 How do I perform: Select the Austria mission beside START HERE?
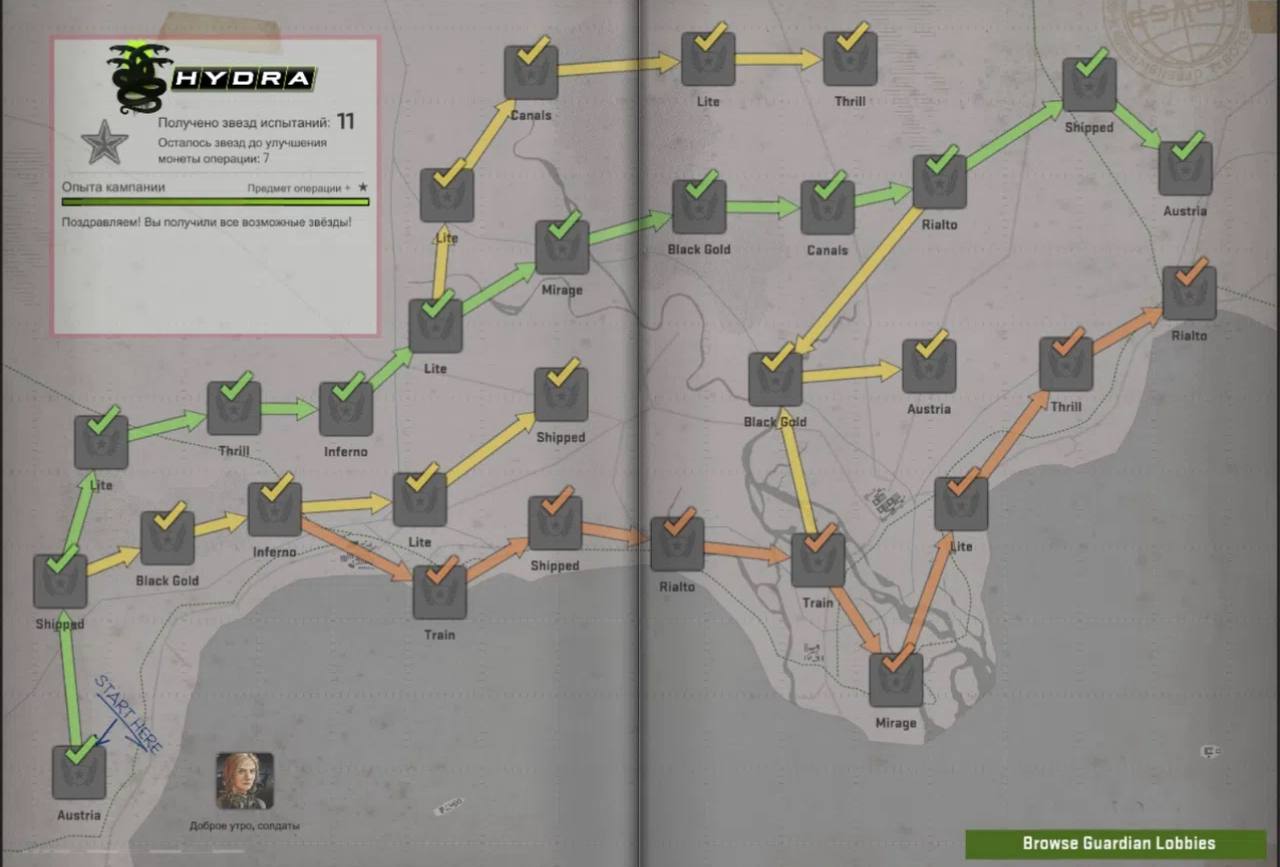click(79, 771)
